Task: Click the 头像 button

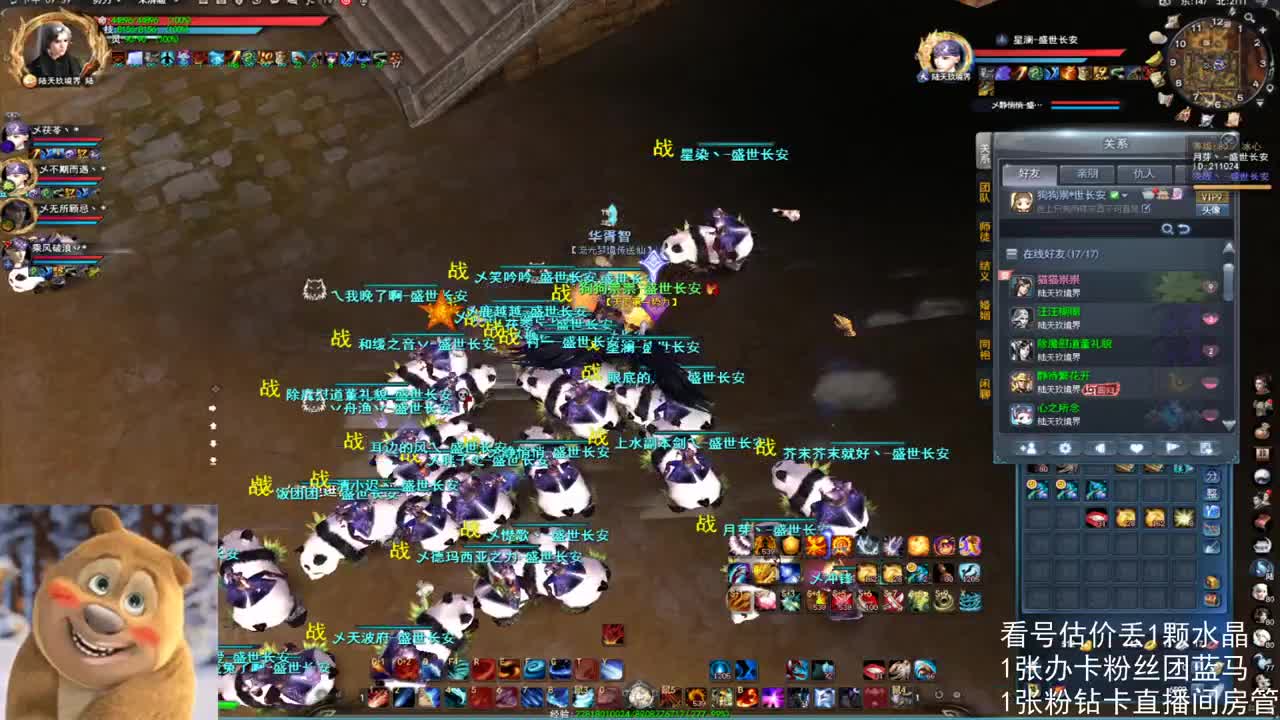Action: click(x=1214, y=210)
